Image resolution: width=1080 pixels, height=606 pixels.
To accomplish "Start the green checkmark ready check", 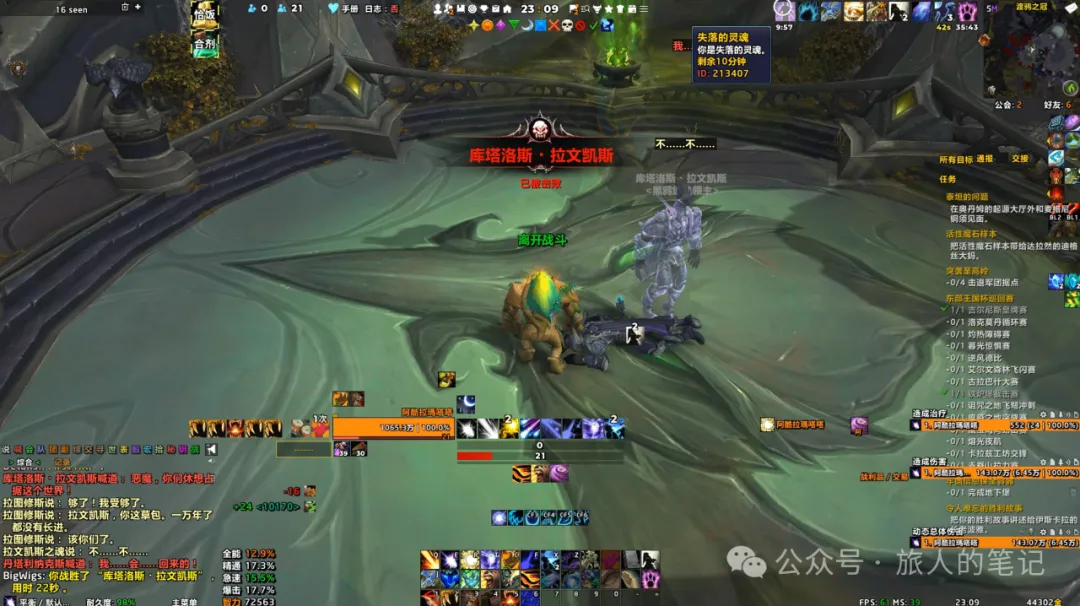I will pos(592,25).
